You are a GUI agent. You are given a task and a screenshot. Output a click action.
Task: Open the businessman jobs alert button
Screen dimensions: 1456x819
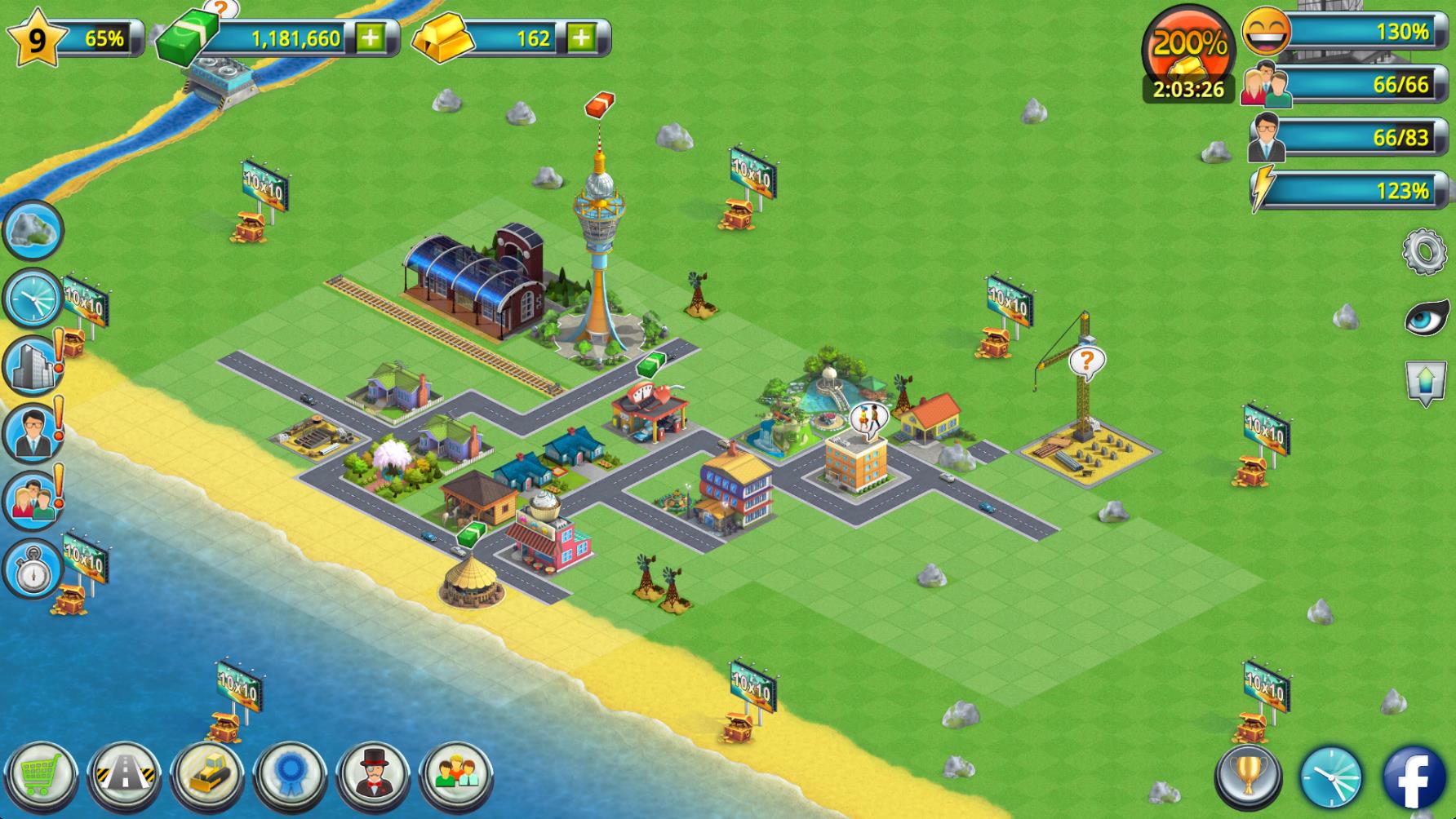[33, 432]
